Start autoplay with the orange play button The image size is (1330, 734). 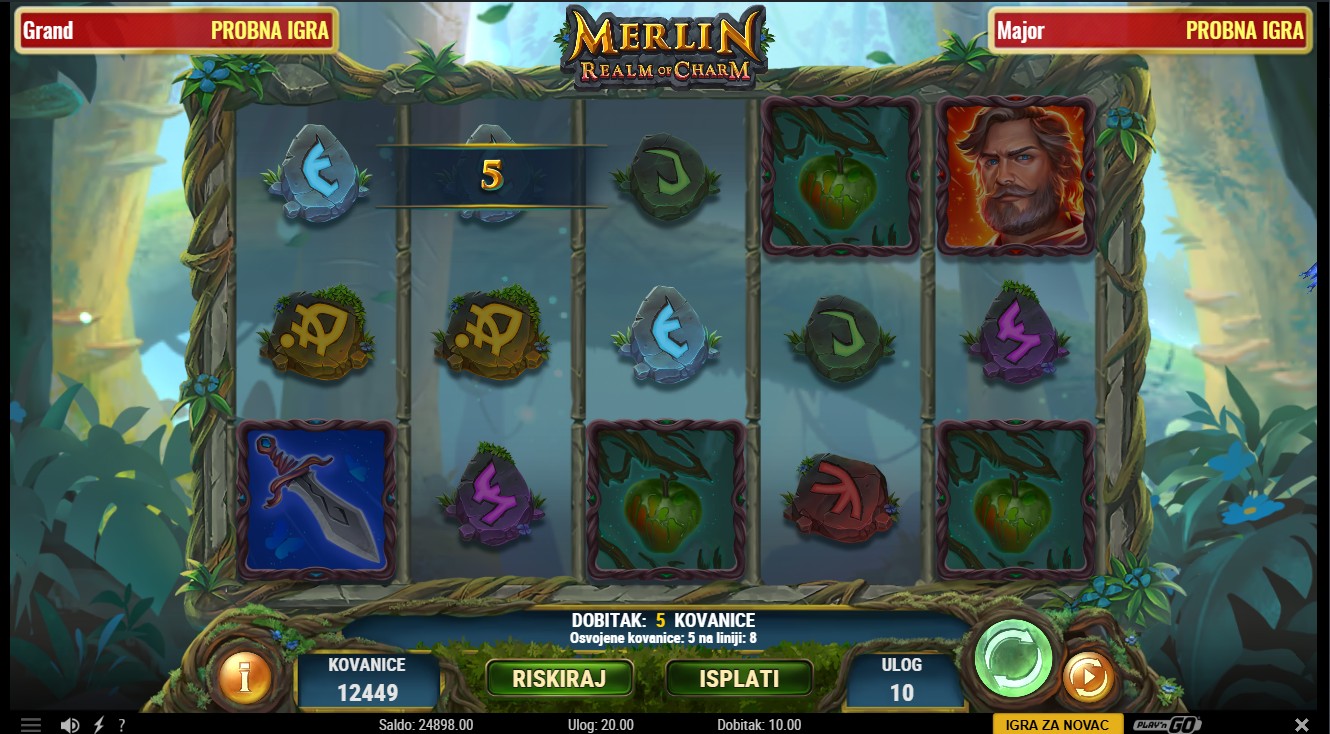[x=1087, y=678]
